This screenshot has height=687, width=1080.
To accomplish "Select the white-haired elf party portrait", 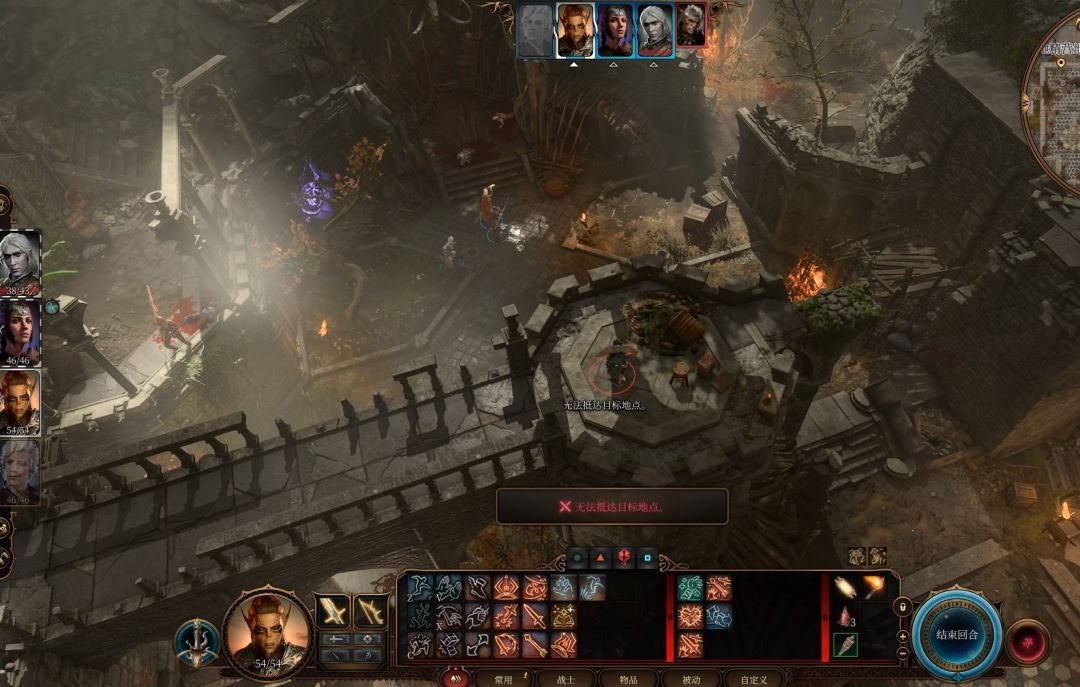I will [20, 261].
